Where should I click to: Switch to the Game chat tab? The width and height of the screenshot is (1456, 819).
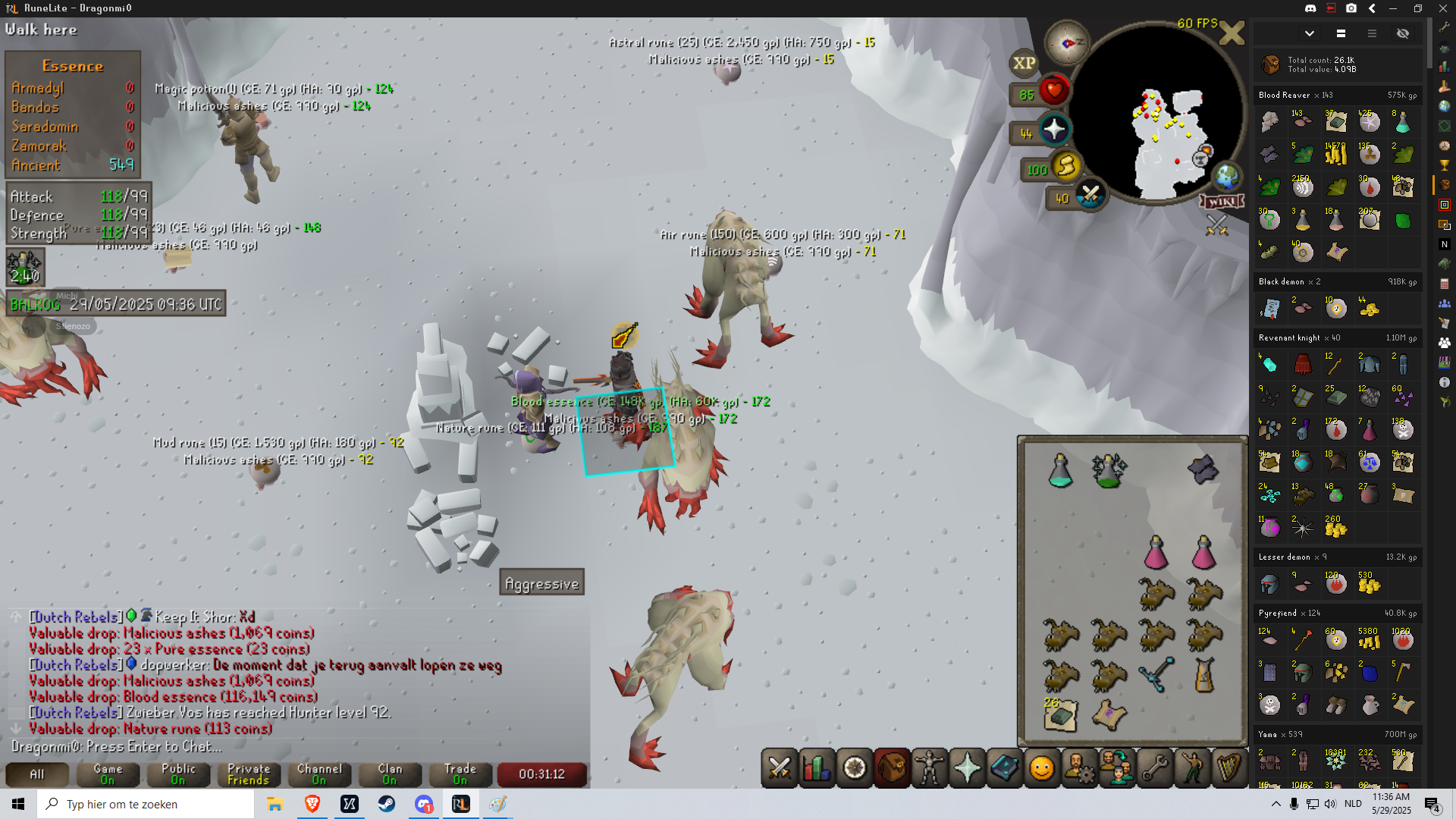click(108, 773)
